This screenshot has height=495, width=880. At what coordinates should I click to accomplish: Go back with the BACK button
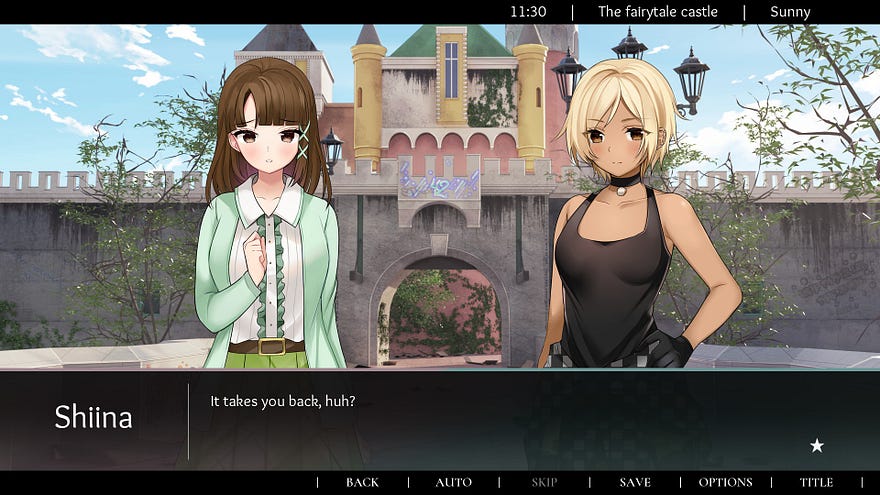pos(362,482)
